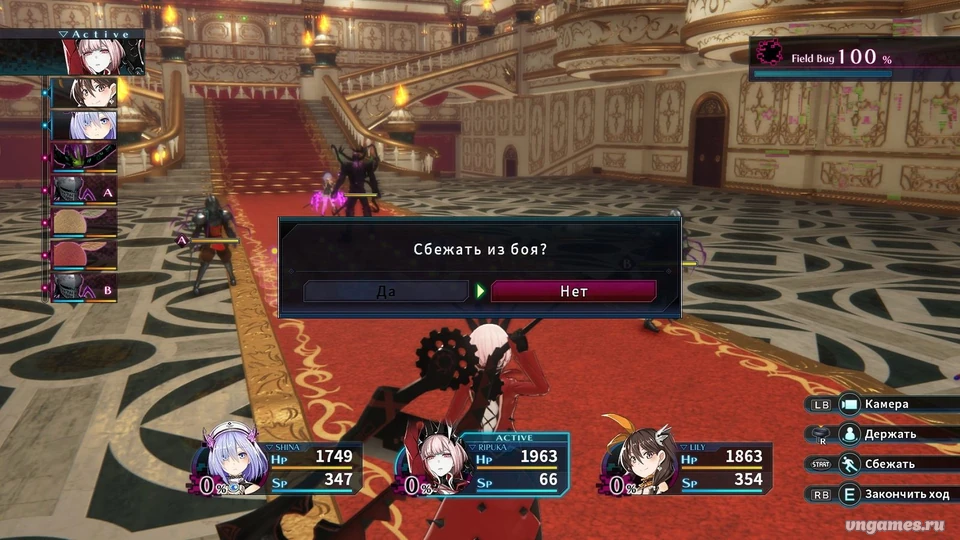Screen dimensions: 960x540
Task: Select the dark horned enemy turn portrait
Action: pos(84,156)
